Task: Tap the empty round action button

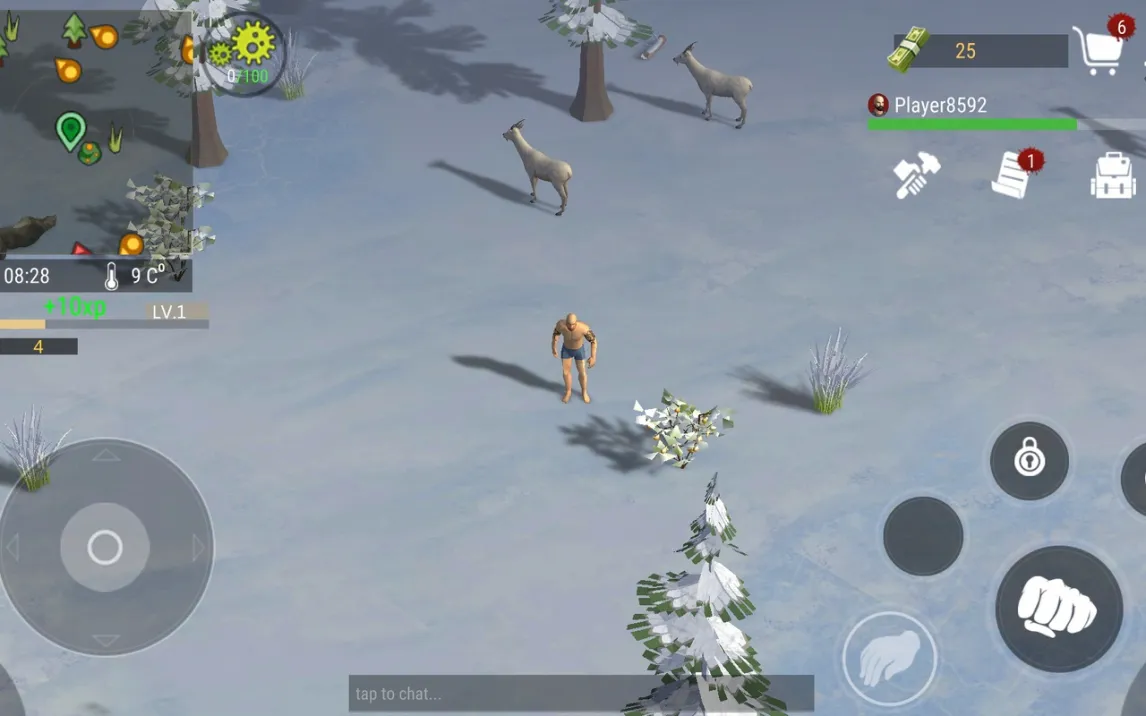Action: point(923,536)
